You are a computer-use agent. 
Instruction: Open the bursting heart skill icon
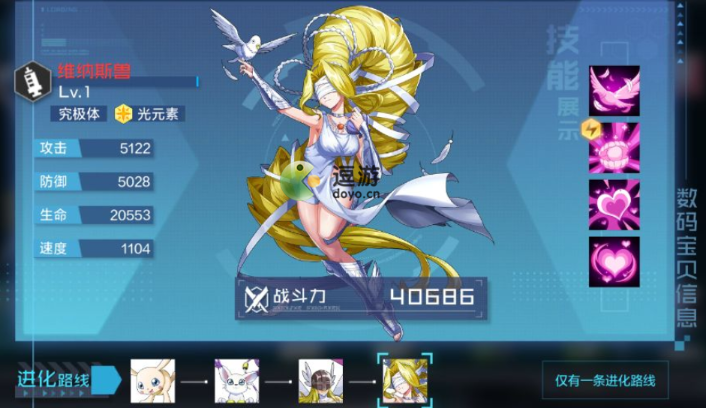[614, 204]
